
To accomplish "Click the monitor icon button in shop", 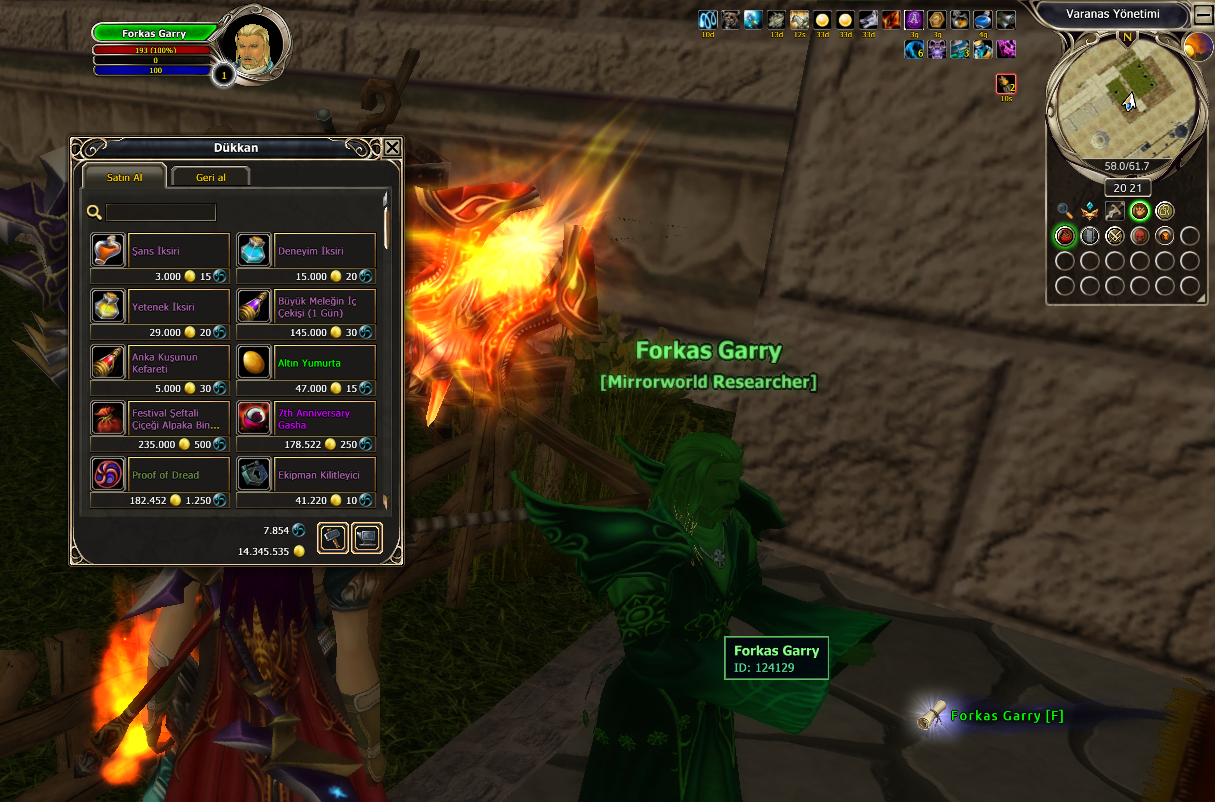I will point(367,538).
